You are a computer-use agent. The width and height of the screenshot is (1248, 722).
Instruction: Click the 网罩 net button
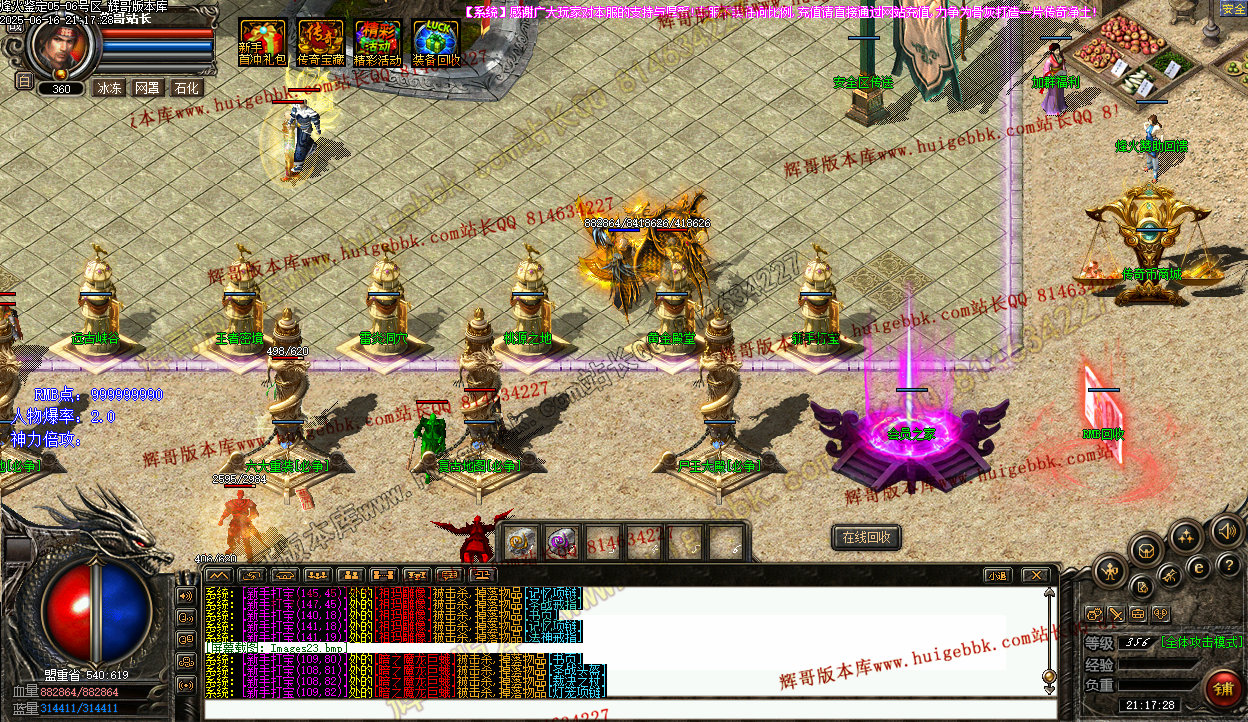[147, 88]
